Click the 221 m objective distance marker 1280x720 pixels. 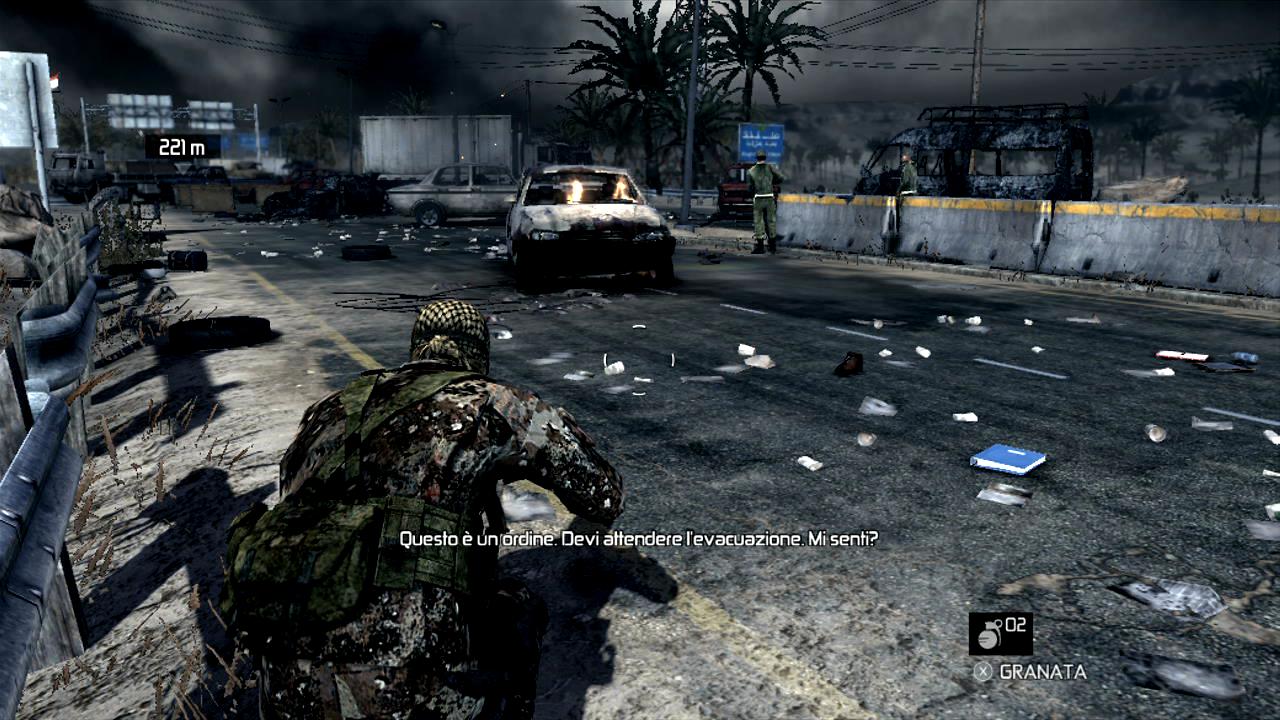point(182,147)
